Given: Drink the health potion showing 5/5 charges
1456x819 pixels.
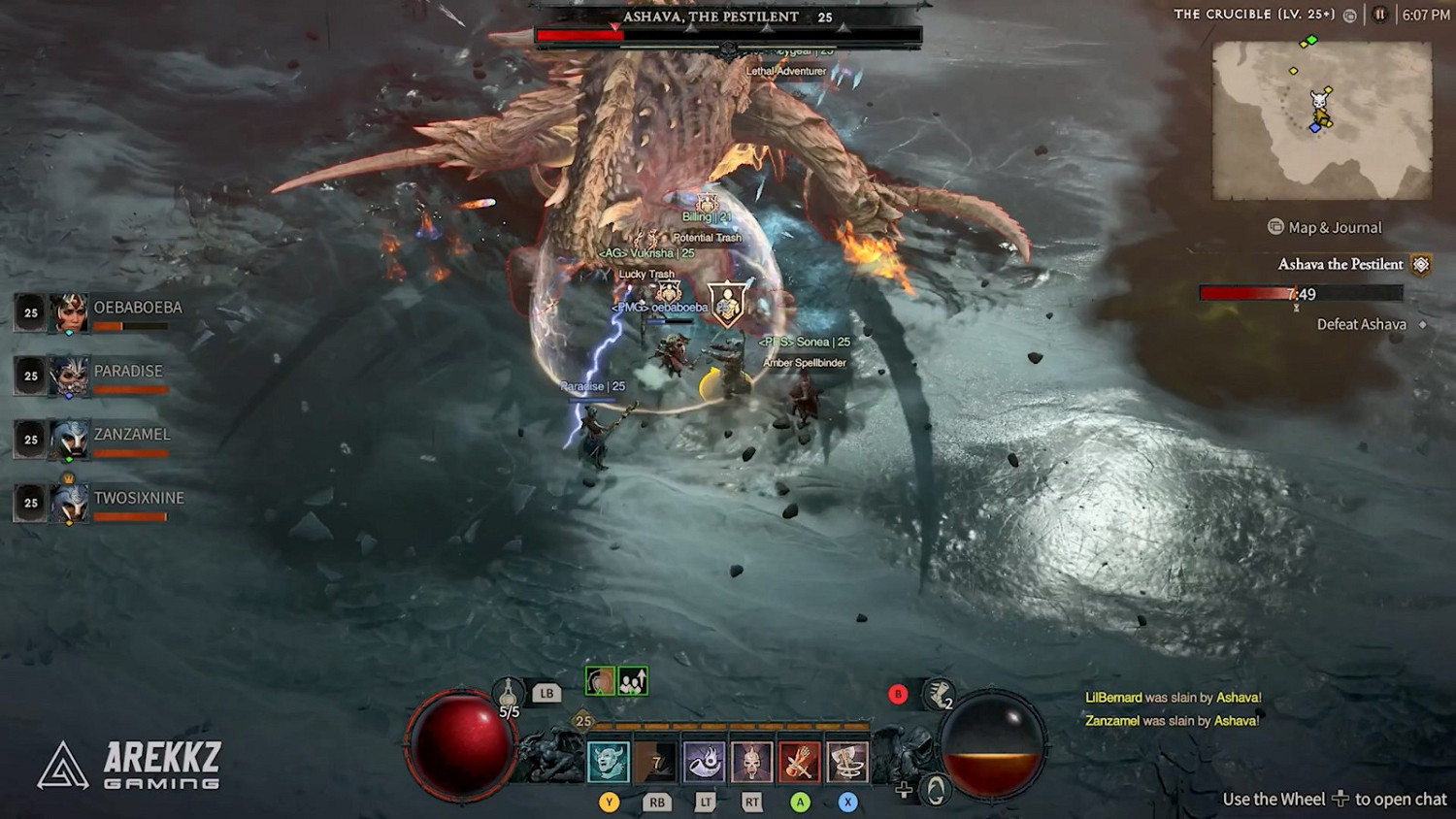Looking at the screenshot, I should pos(506,691).
